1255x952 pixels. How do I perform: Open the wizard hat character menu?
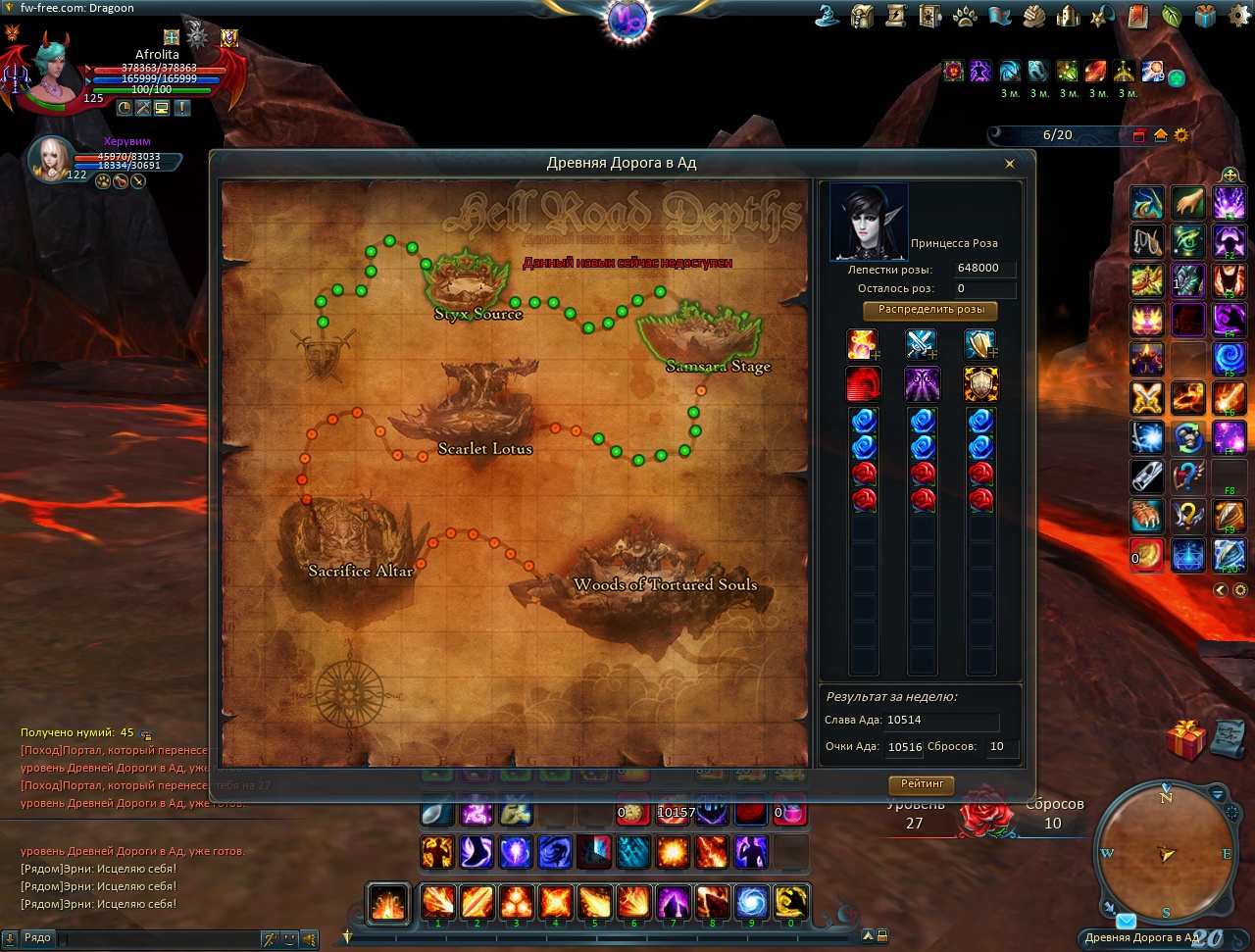828,17
